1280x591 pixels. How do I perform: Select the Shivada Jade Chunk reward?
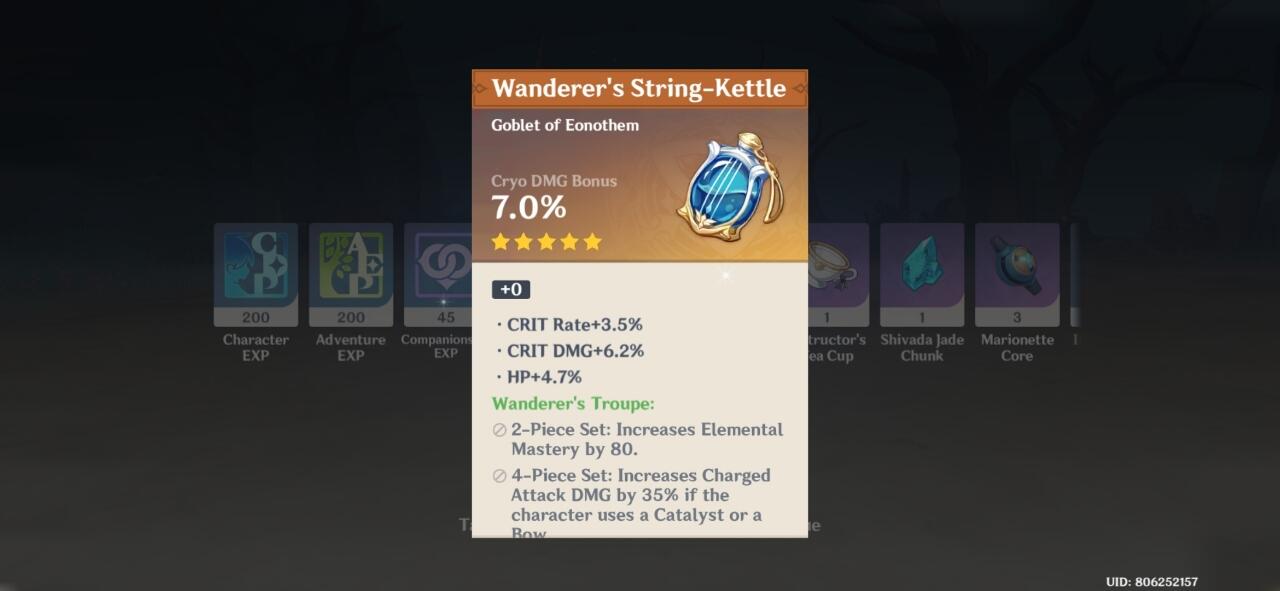(921, 267)
